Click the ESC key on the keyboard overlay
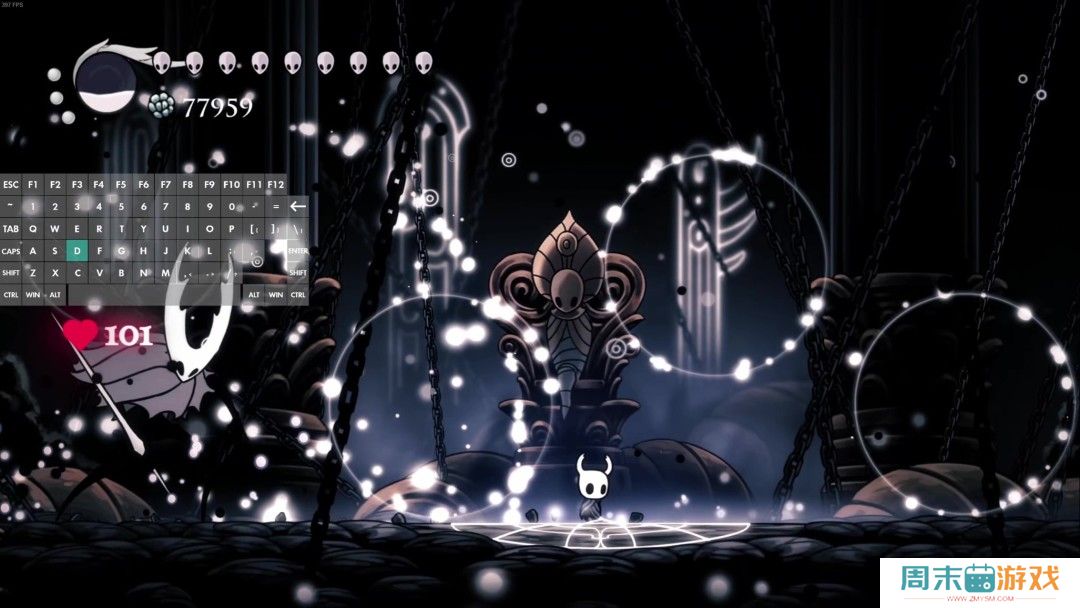 click(x=11, y=185)
